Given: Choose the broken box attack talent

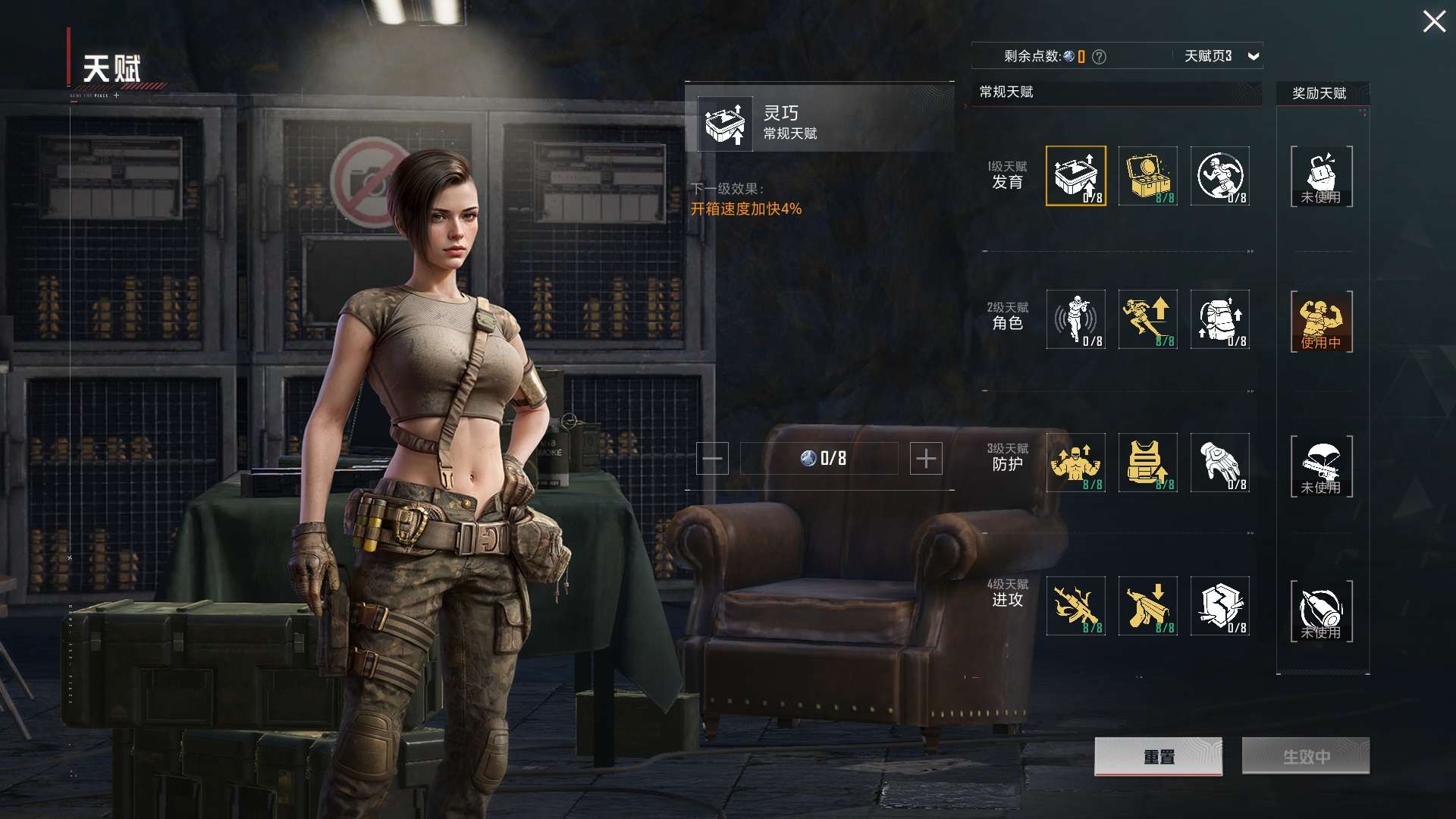Looking at the screenshot, I should click(x=1219, y=606).
